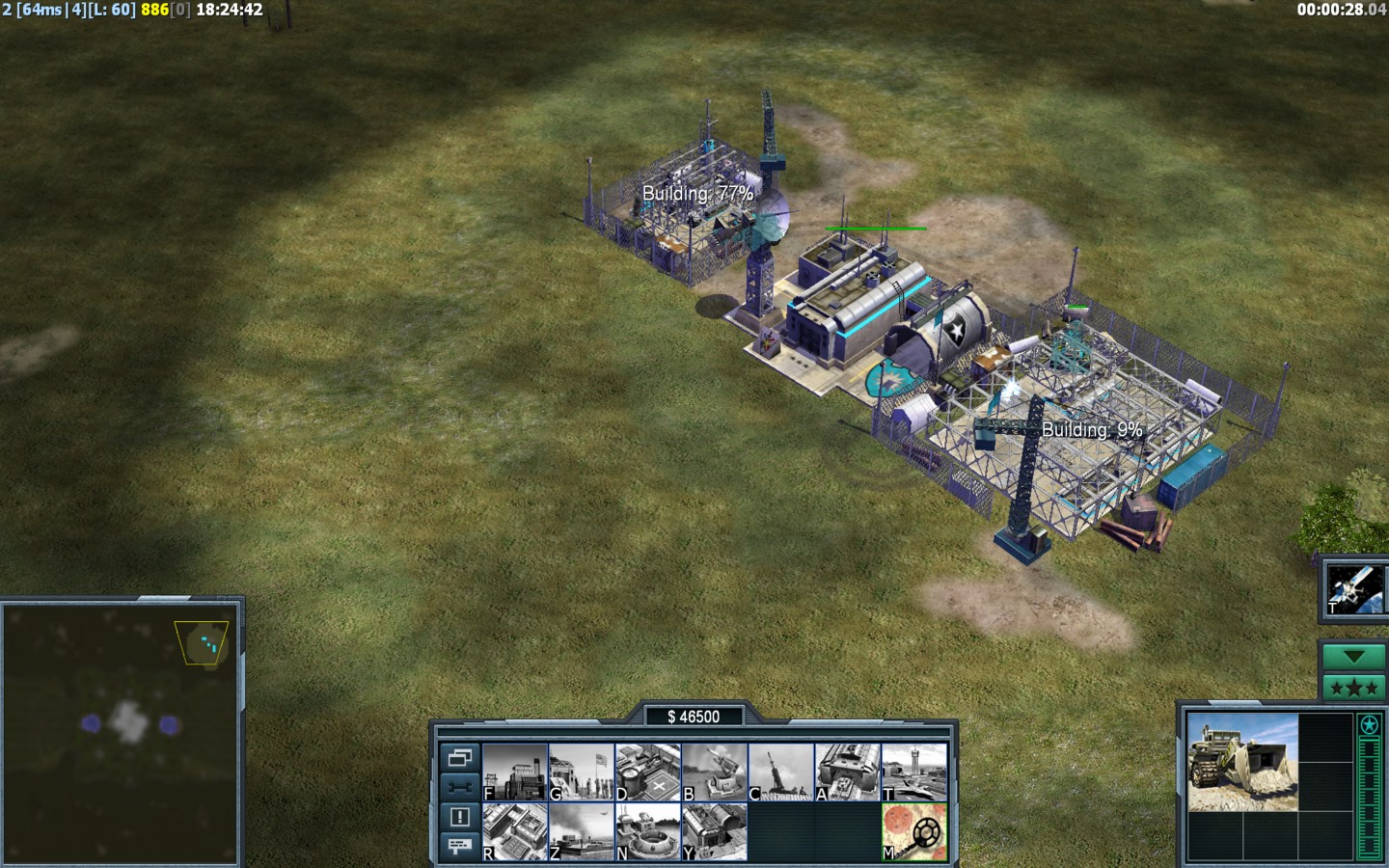Open the exclamation mark alert button

tap(459, 817)
